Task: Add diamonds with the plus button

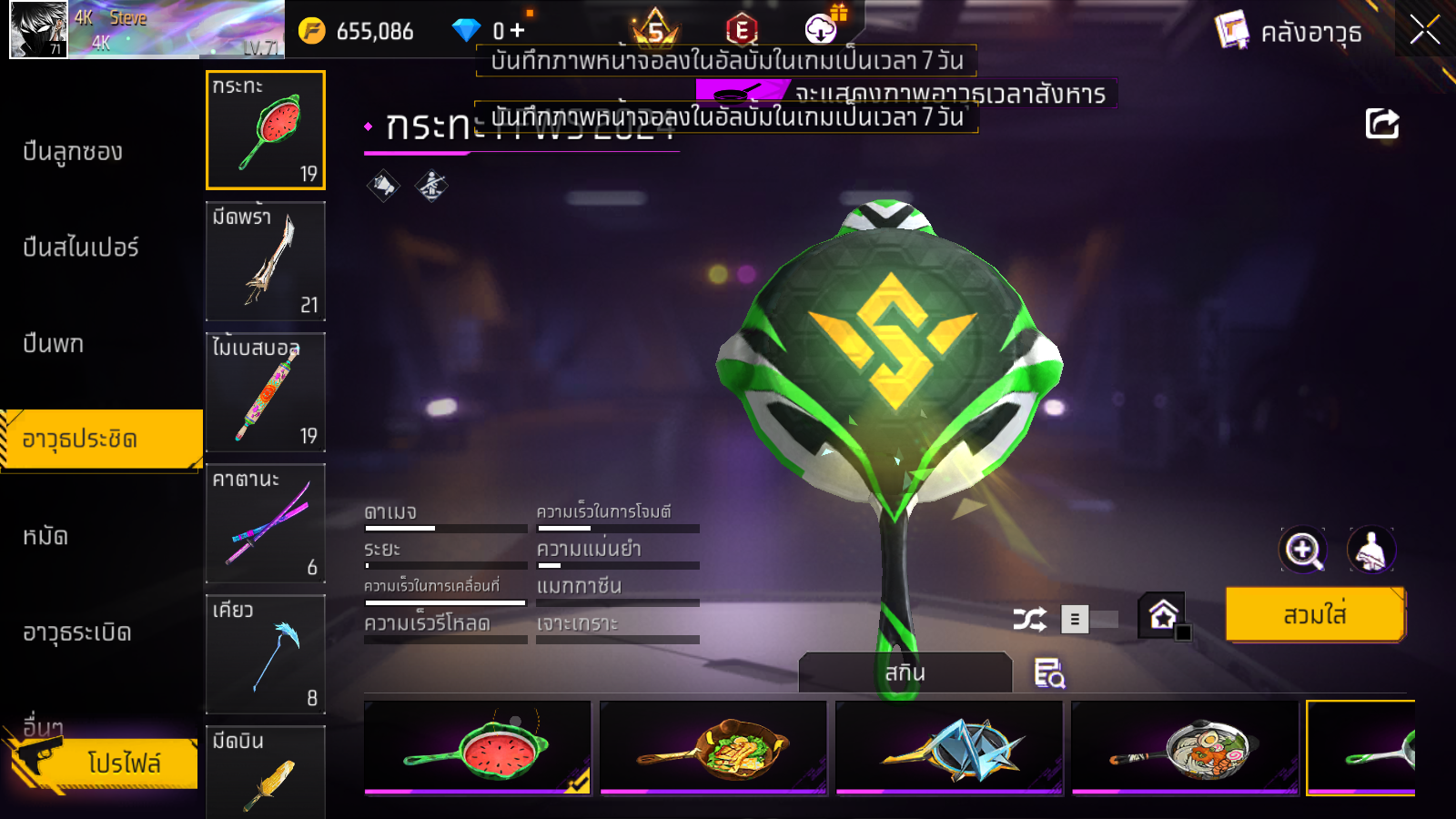Action: pyautogui.click(x=518, y=31)
